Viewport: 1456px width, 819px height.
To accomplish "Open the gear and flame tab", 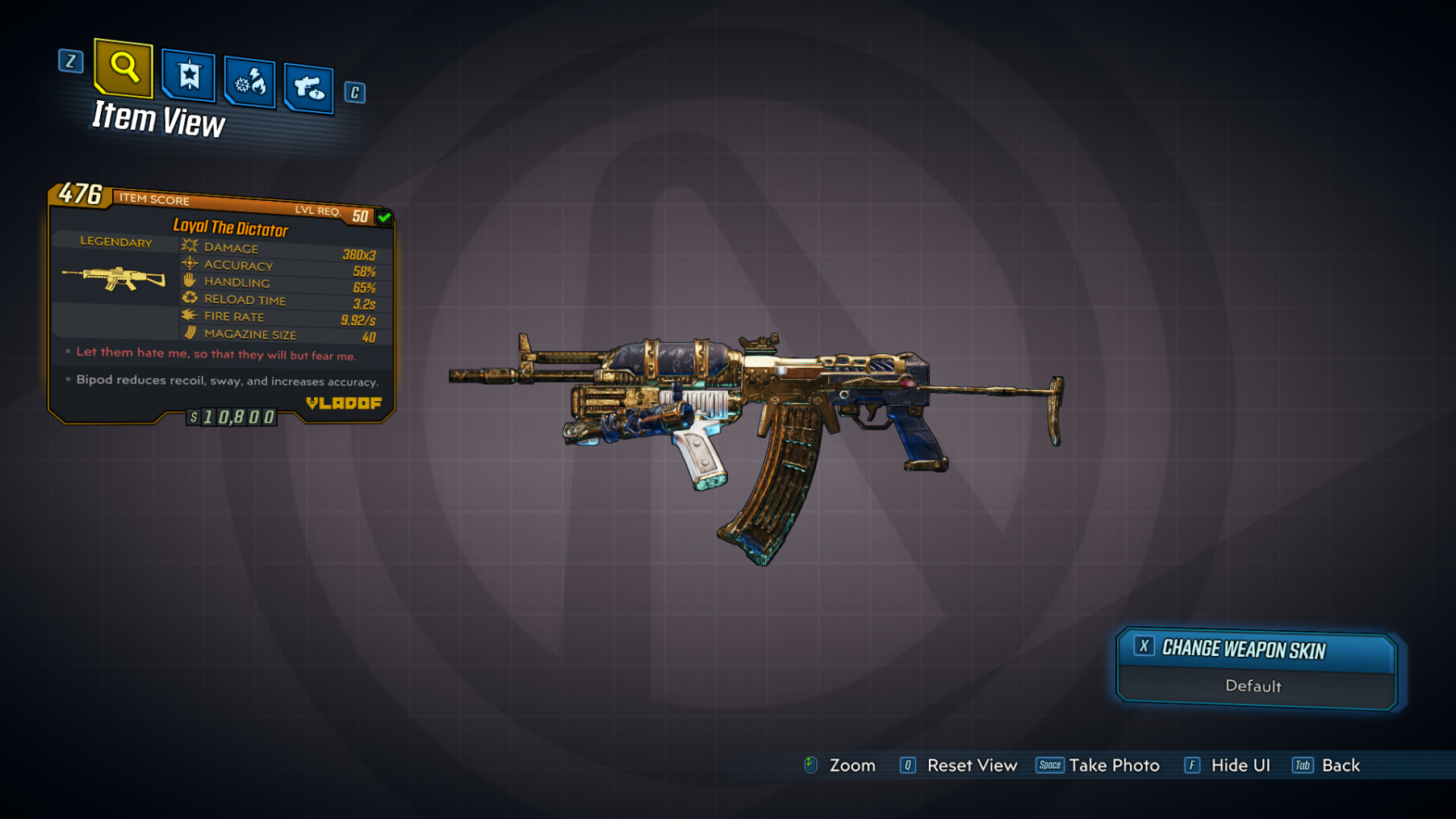I will pos(249,82).
